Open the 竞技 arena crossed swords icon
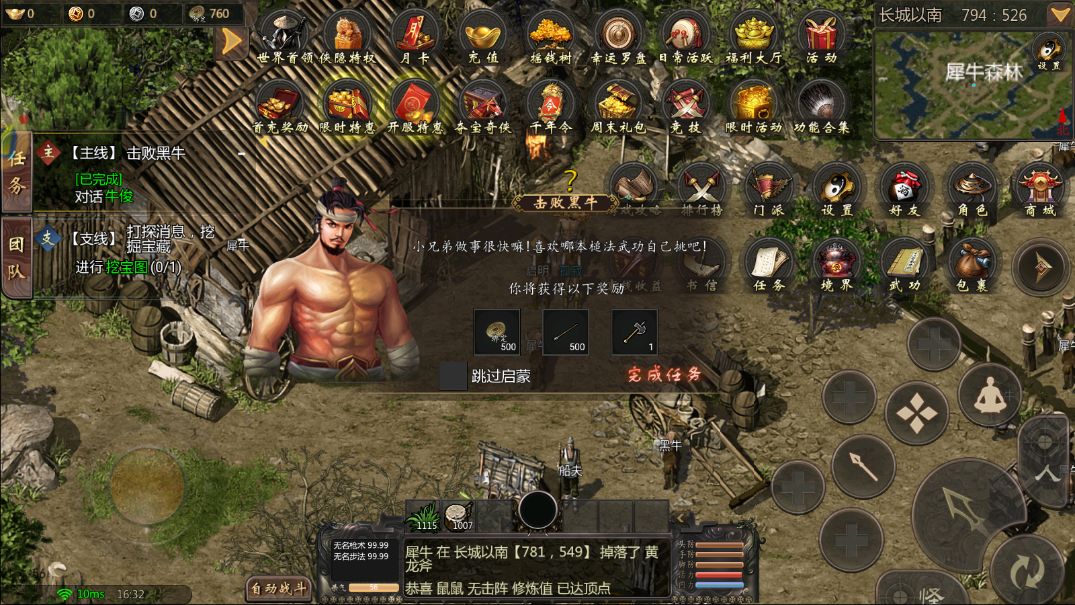 [686, 105]
